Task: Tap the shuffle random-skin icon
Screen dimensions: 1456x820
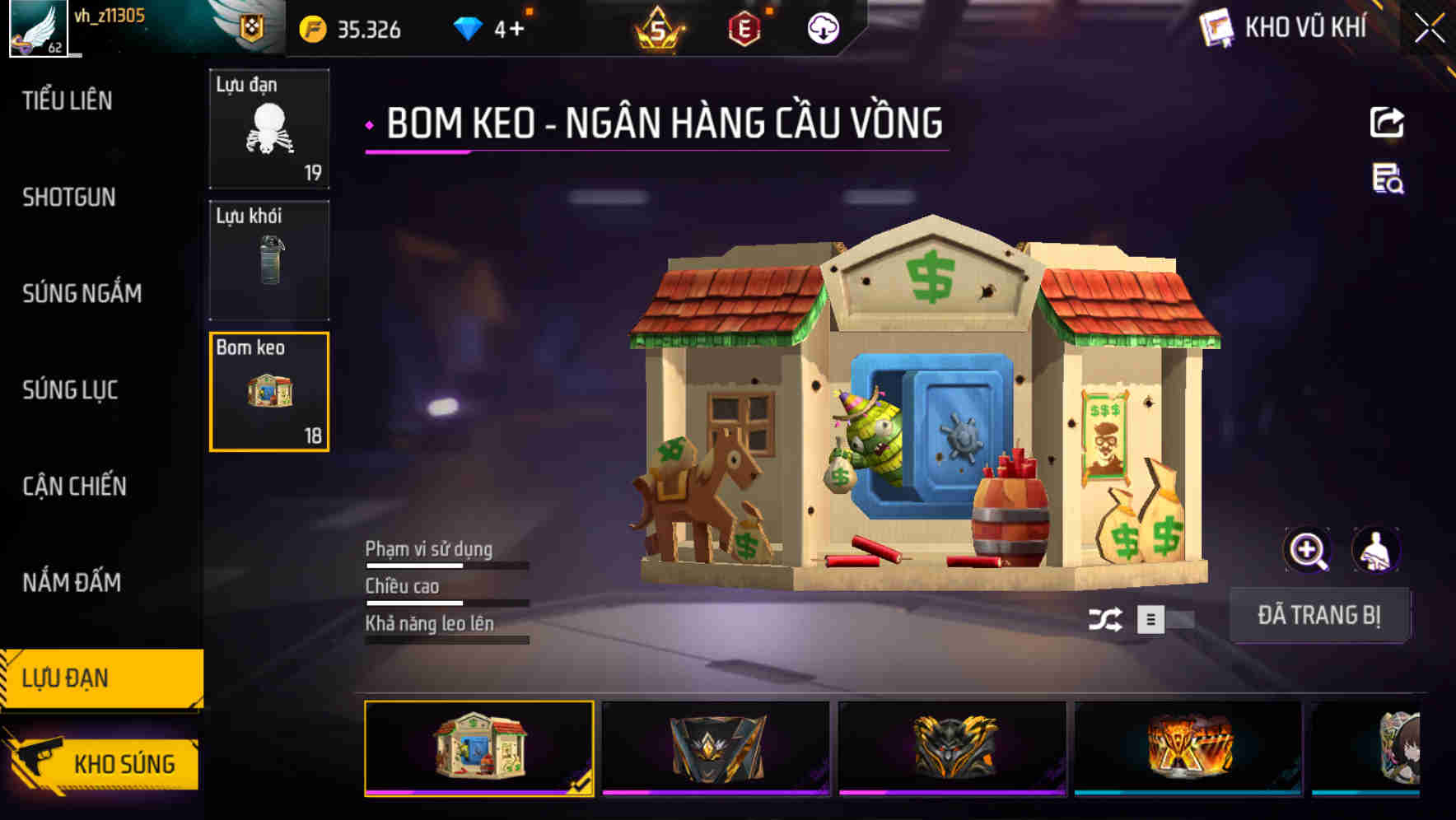Action: click(1108, 617)
